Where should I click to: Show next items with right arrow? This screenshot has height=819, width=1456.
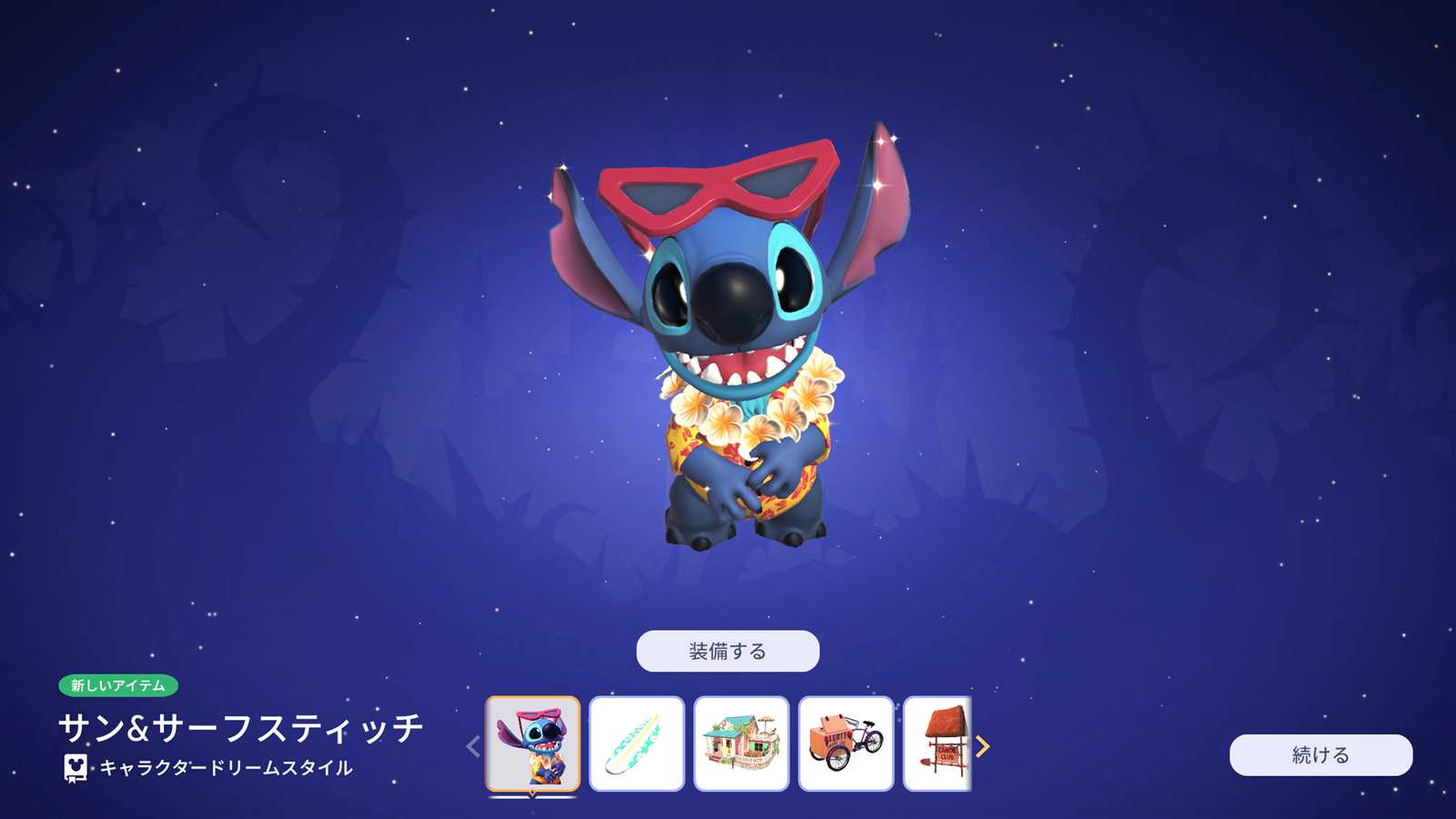[983, 746]
